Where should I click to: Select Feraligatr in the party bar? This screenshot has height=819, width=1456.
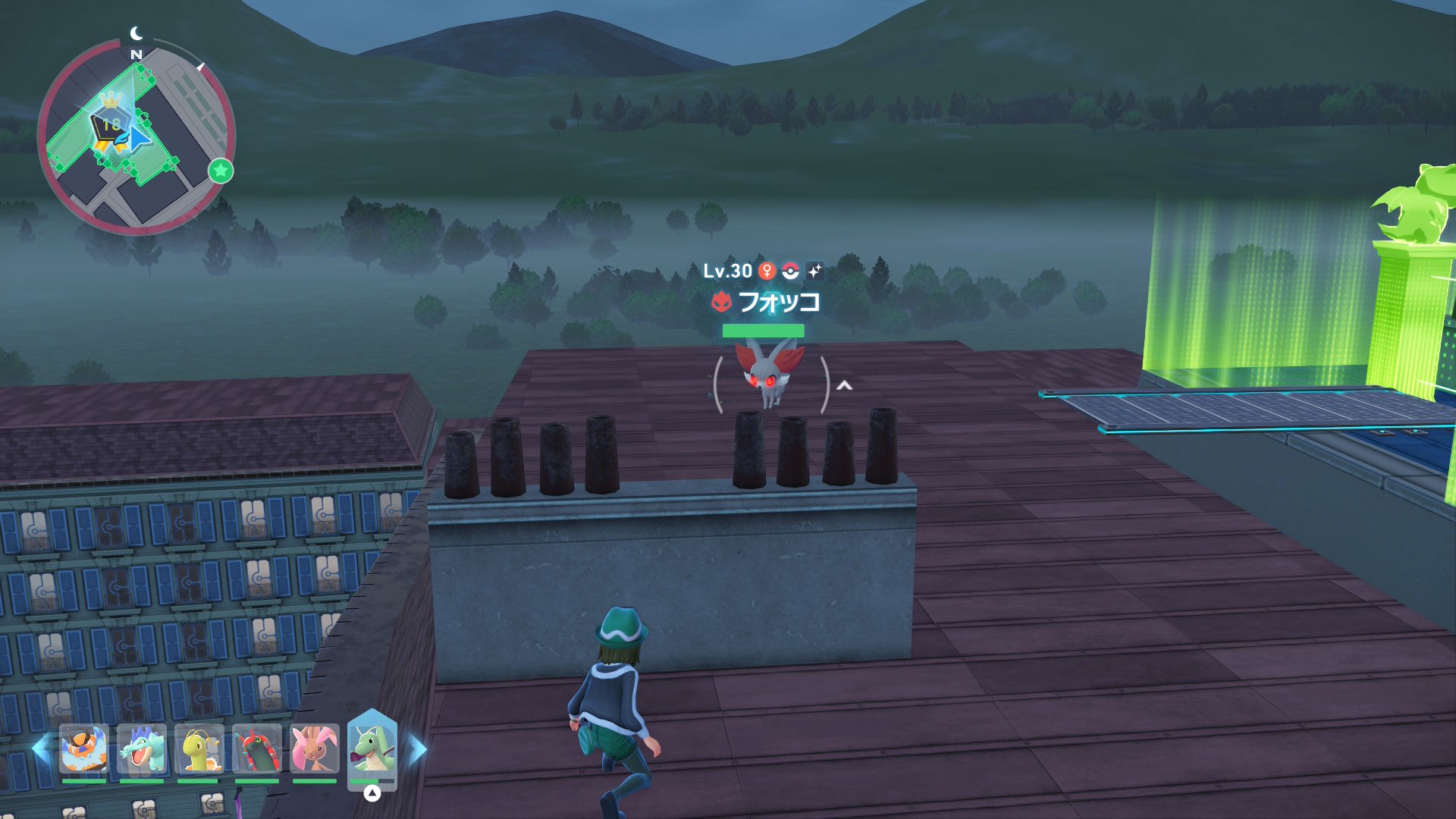click(x=142, y=749)
